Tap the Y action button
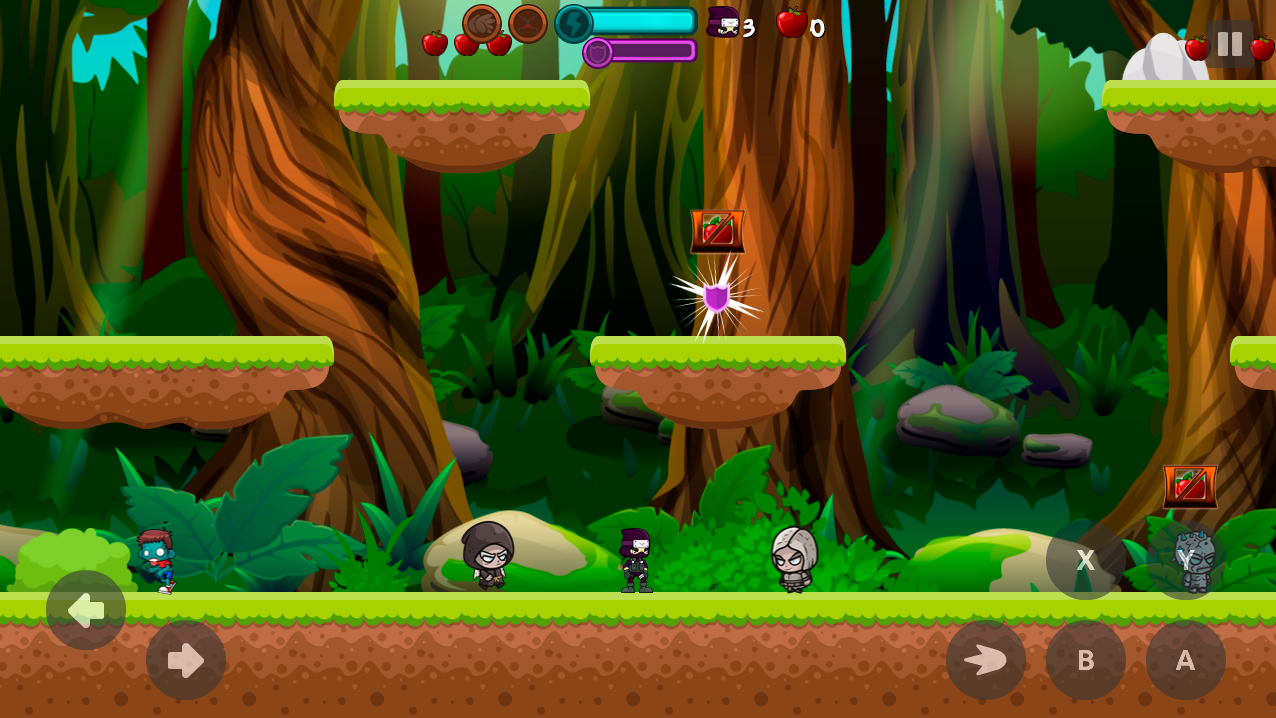The width and height of the screenshot is (1276, 718). (1186, 560)
